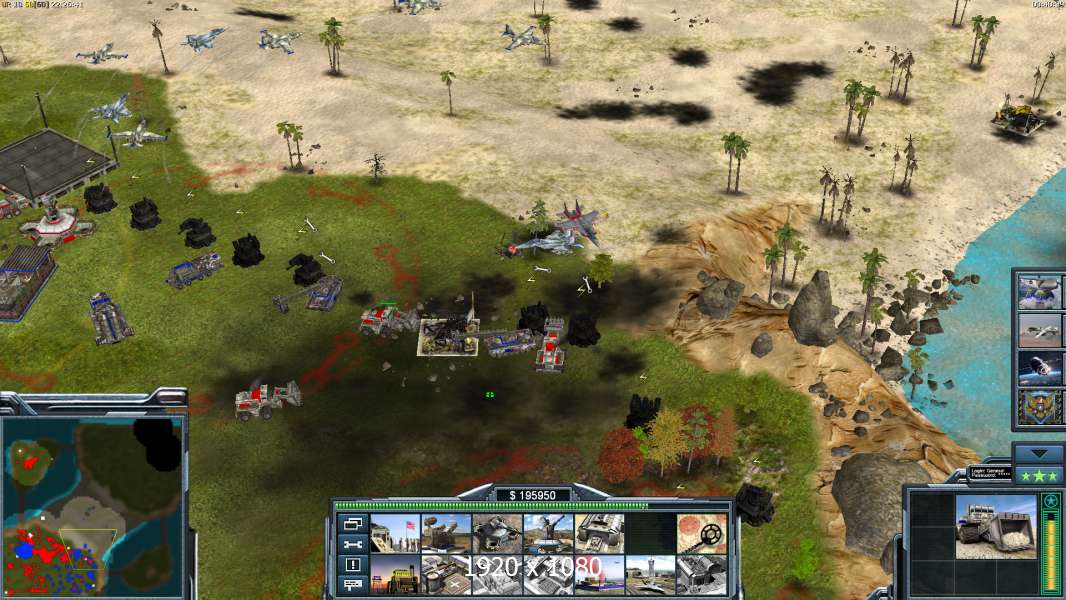Choose the power plant build icon

click(446, 575)
